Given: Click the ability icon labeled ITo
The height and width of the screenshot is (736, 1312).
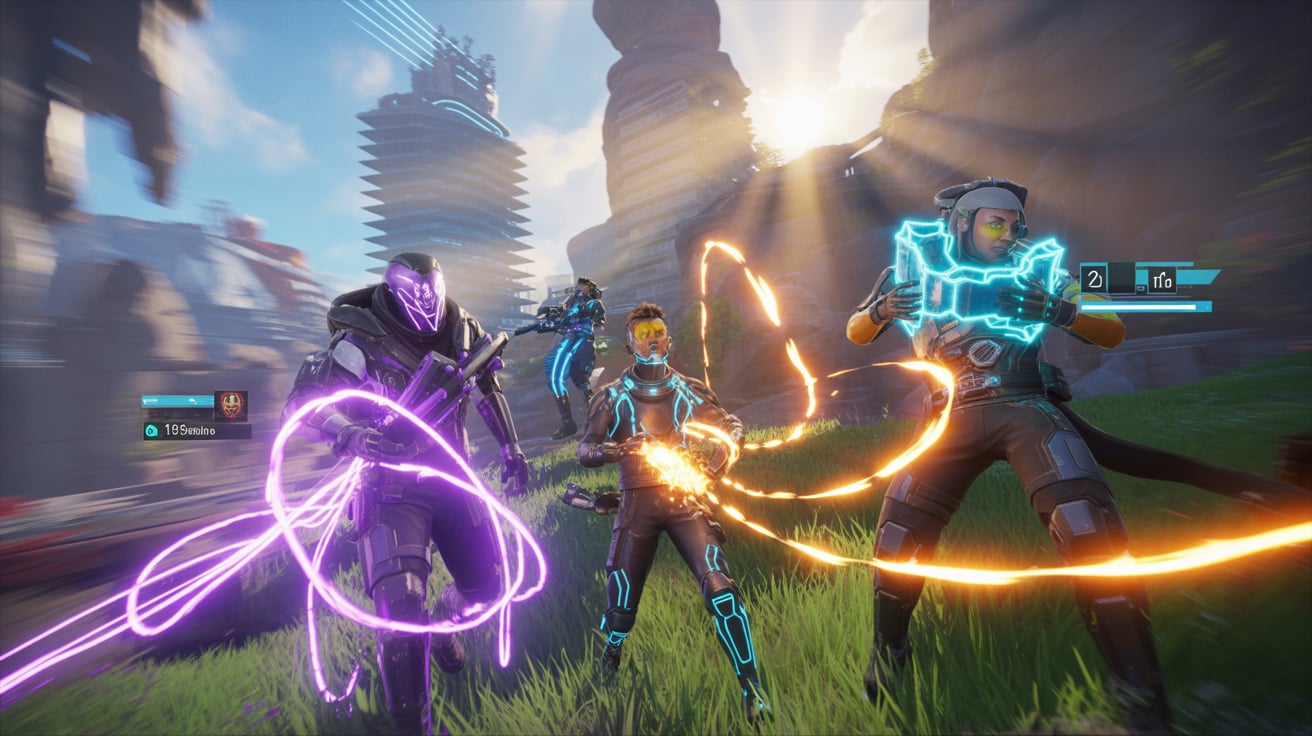Looking at the screenshot, I should [x=1163, y=278].
